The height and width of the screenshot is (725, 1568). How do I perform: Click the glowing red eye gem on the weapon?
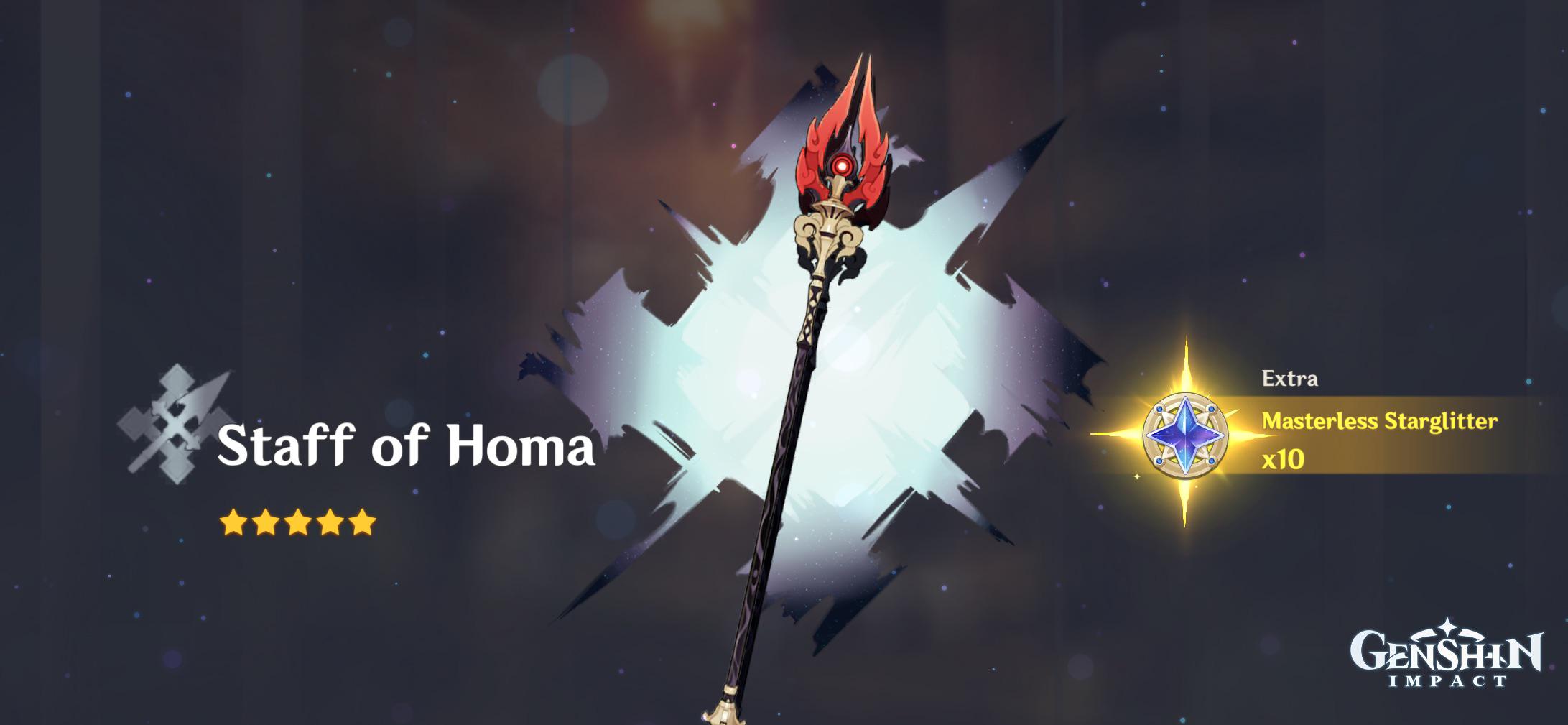[x=842, y=164]
